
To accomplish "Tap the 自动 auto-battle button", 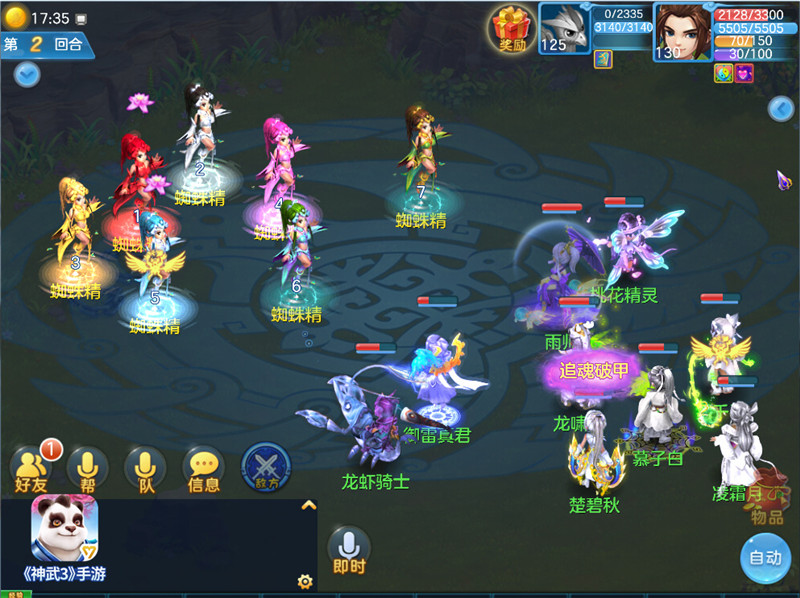I will (x=765, y=558).
